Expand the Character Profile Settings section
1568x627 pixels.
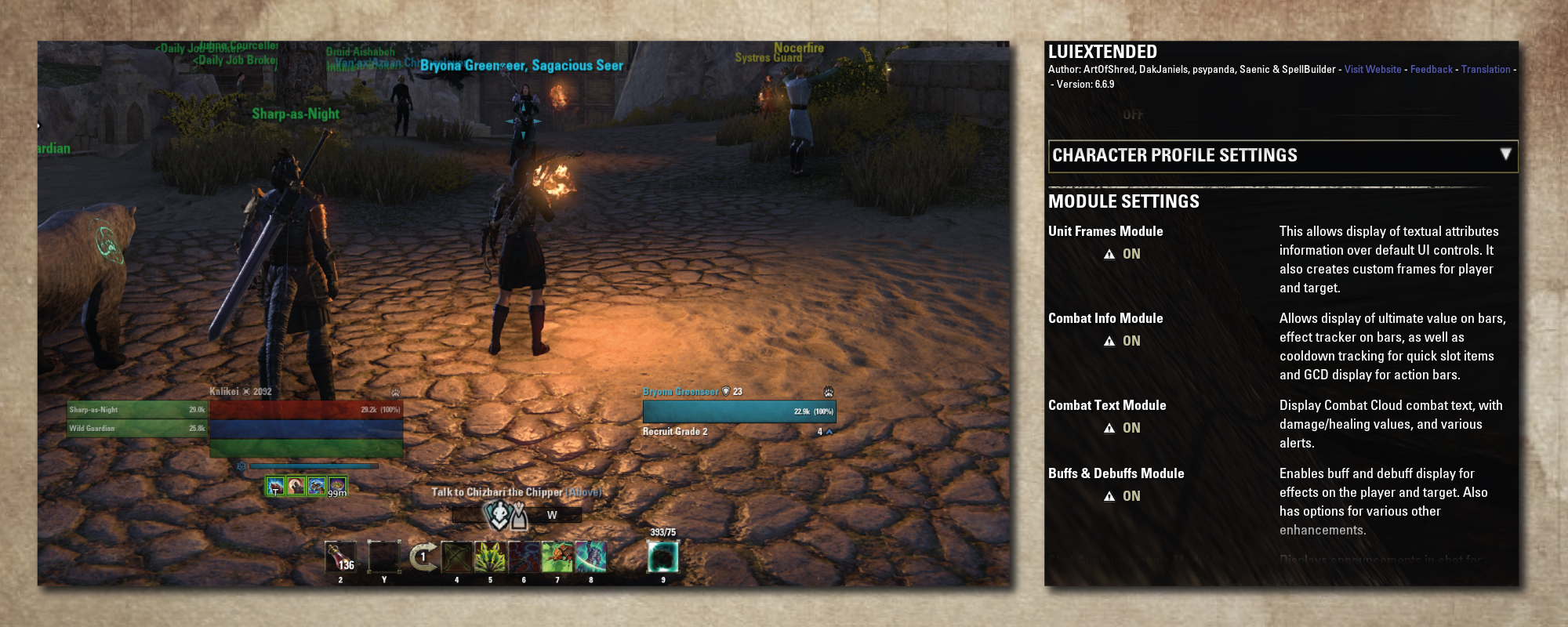click(1504, 155)
